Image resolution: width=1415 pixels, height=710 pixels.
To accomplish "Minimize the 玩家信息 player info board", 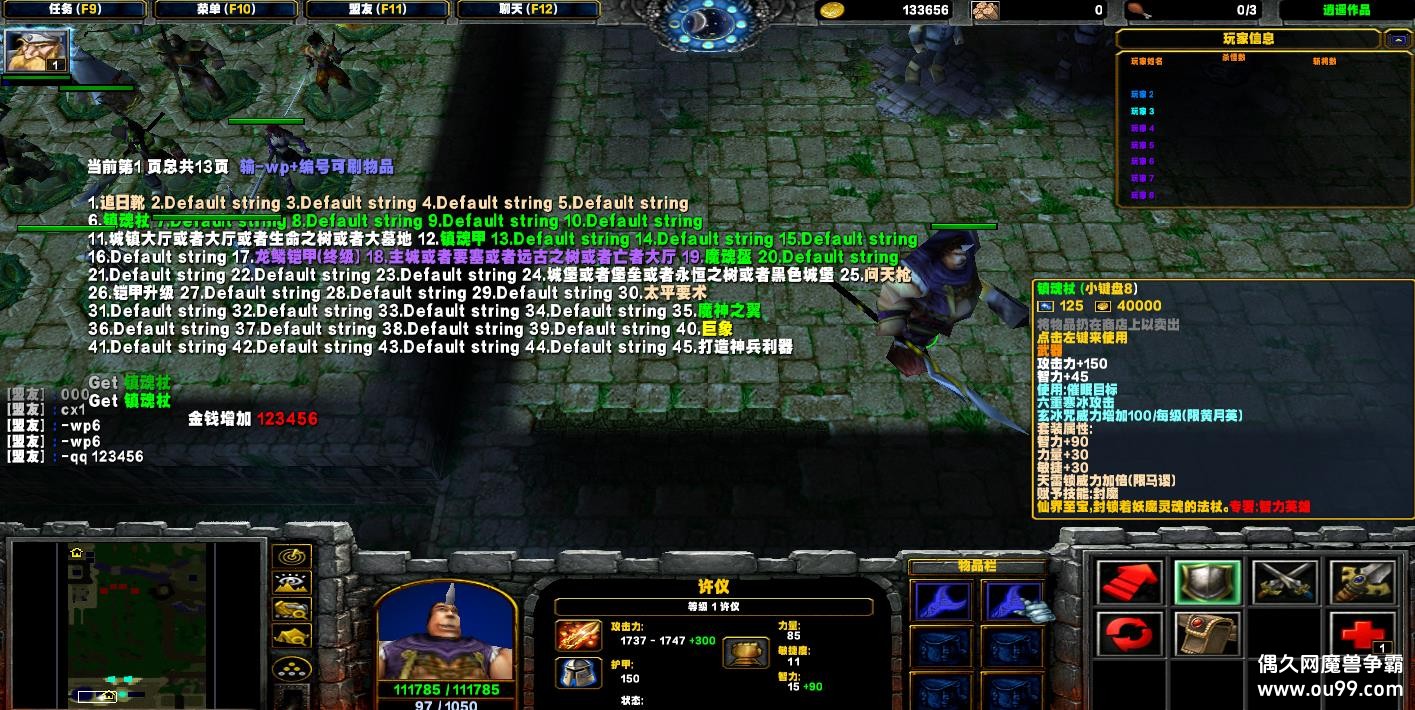I will pyautogui.click(x=1396, y=40).
